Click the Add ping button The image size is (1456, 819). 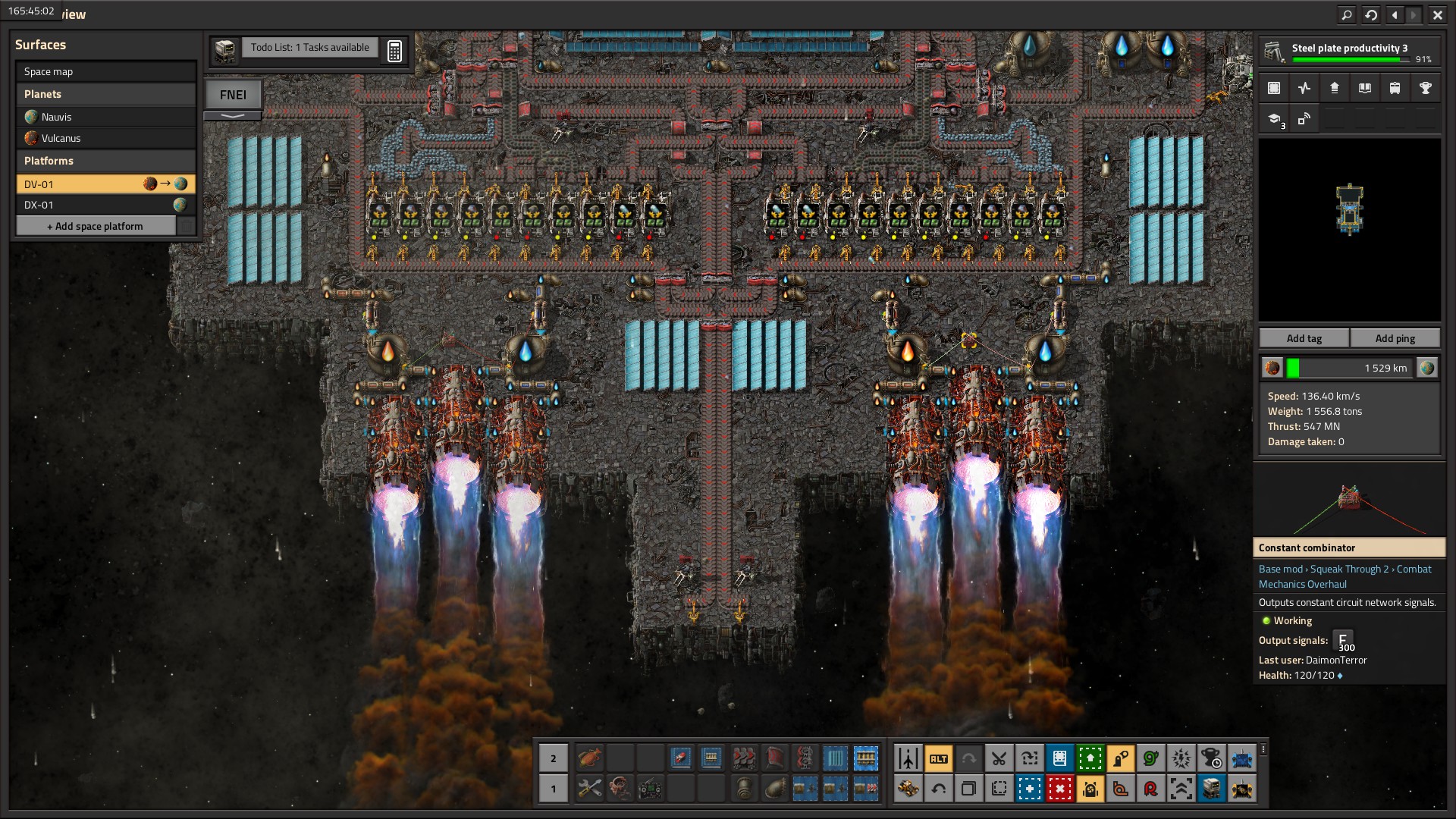click(1395, 338)
